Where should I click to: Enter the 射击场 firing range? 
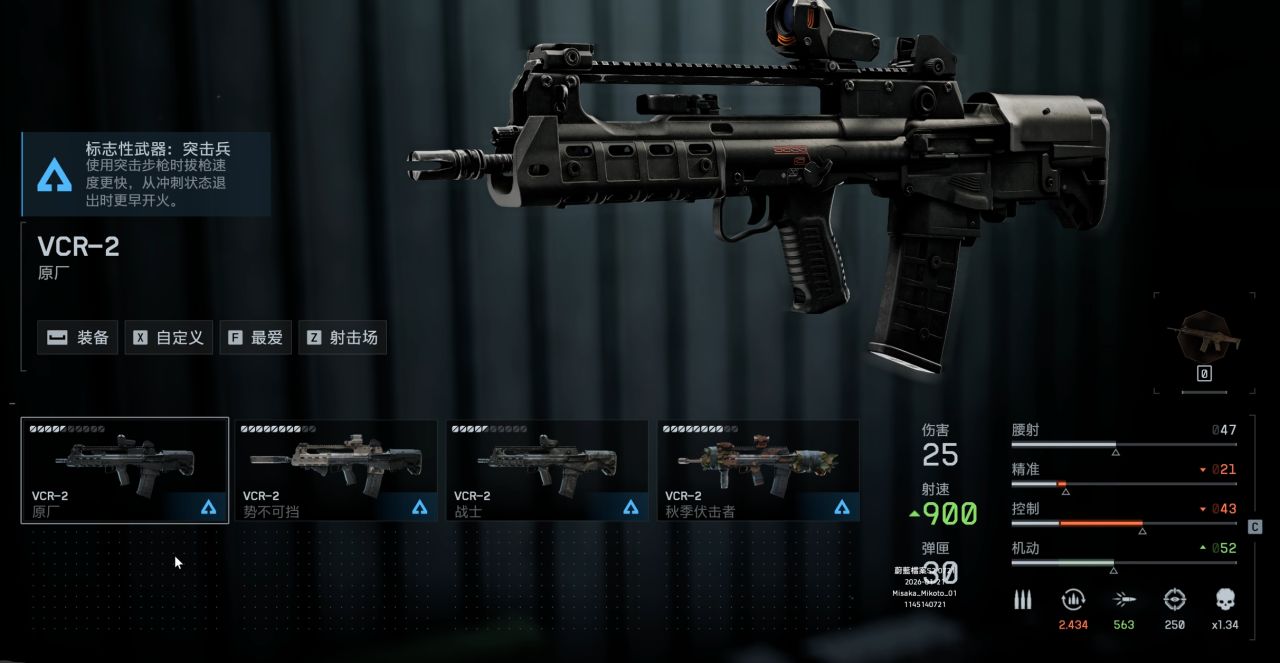point(343,338)
